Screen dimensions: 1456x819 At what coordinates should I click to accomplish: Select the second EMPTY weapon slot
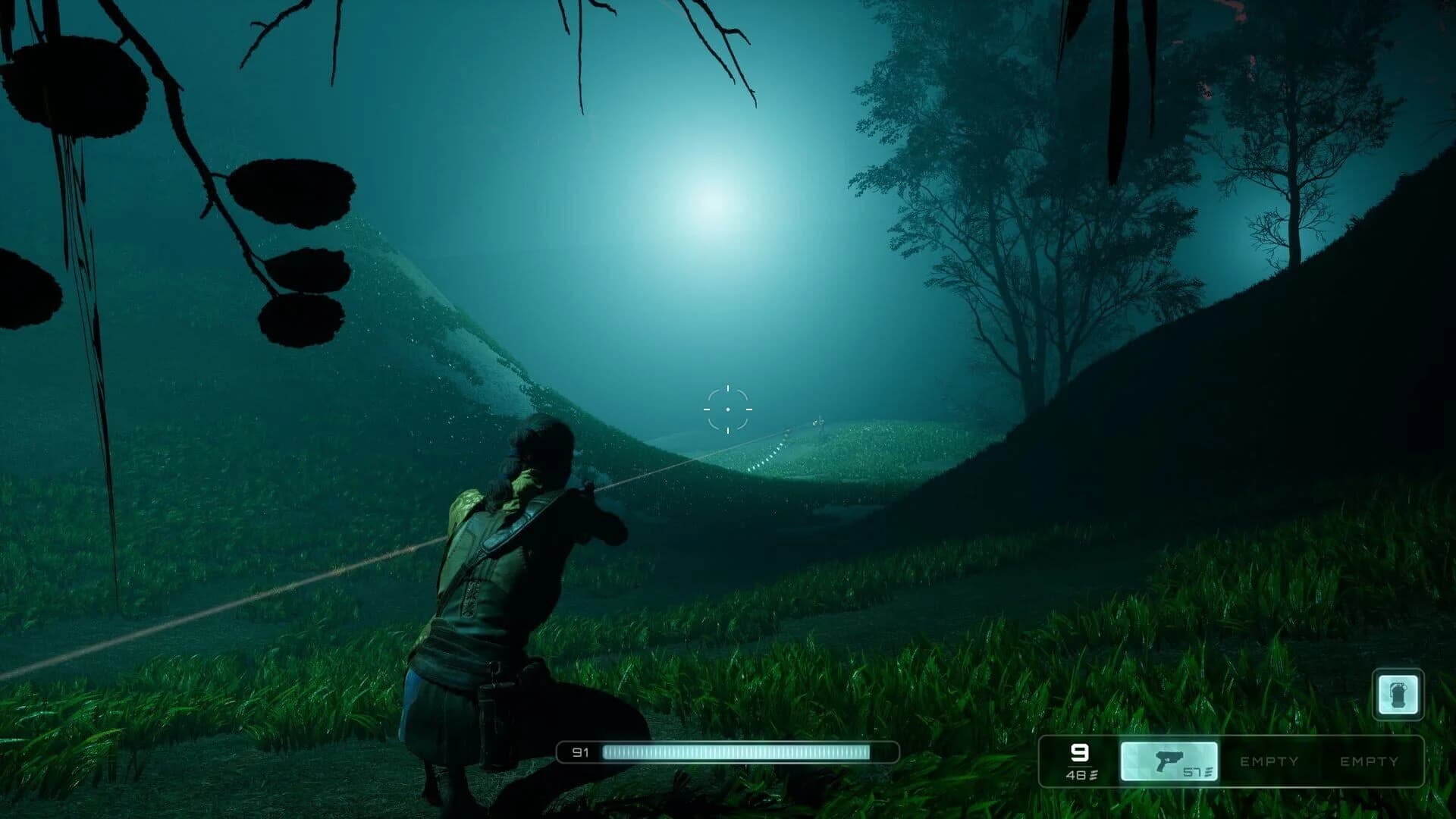pyautogui.click(x=1370, y=761)
